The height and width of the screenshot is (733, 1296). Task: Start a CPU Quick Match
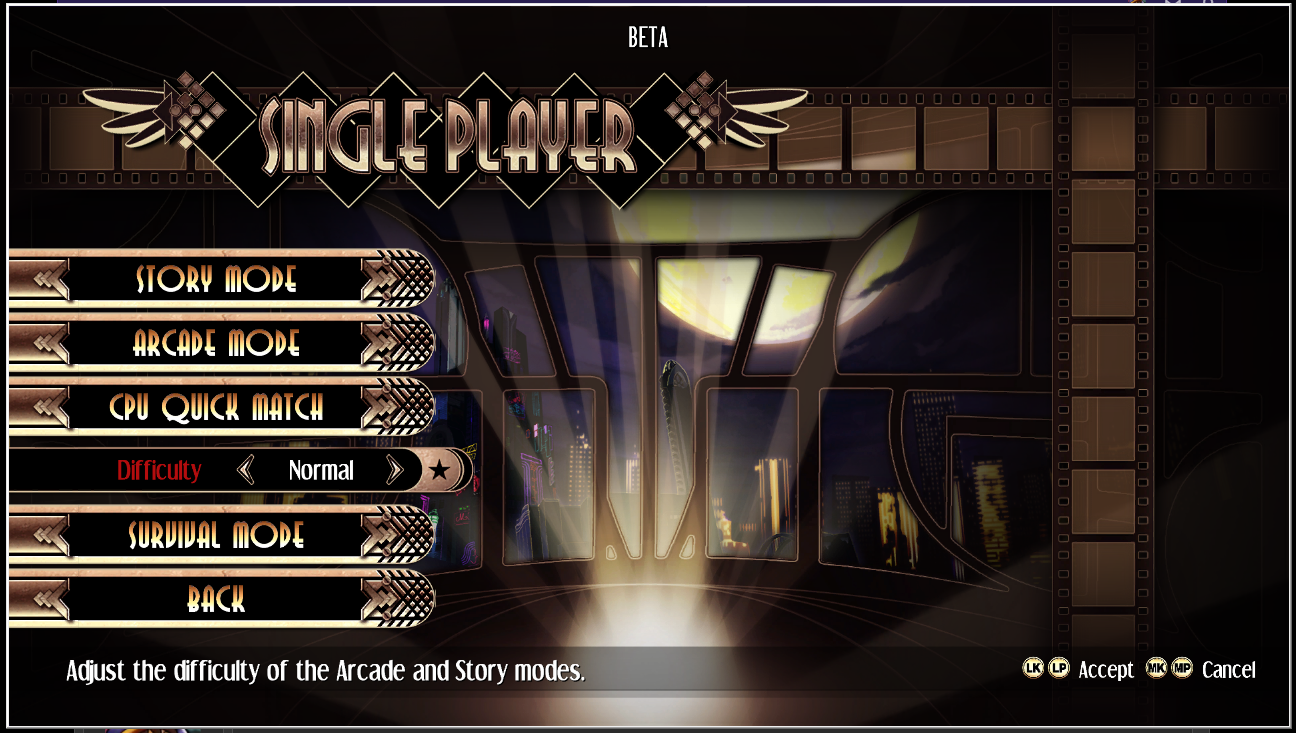216,407
